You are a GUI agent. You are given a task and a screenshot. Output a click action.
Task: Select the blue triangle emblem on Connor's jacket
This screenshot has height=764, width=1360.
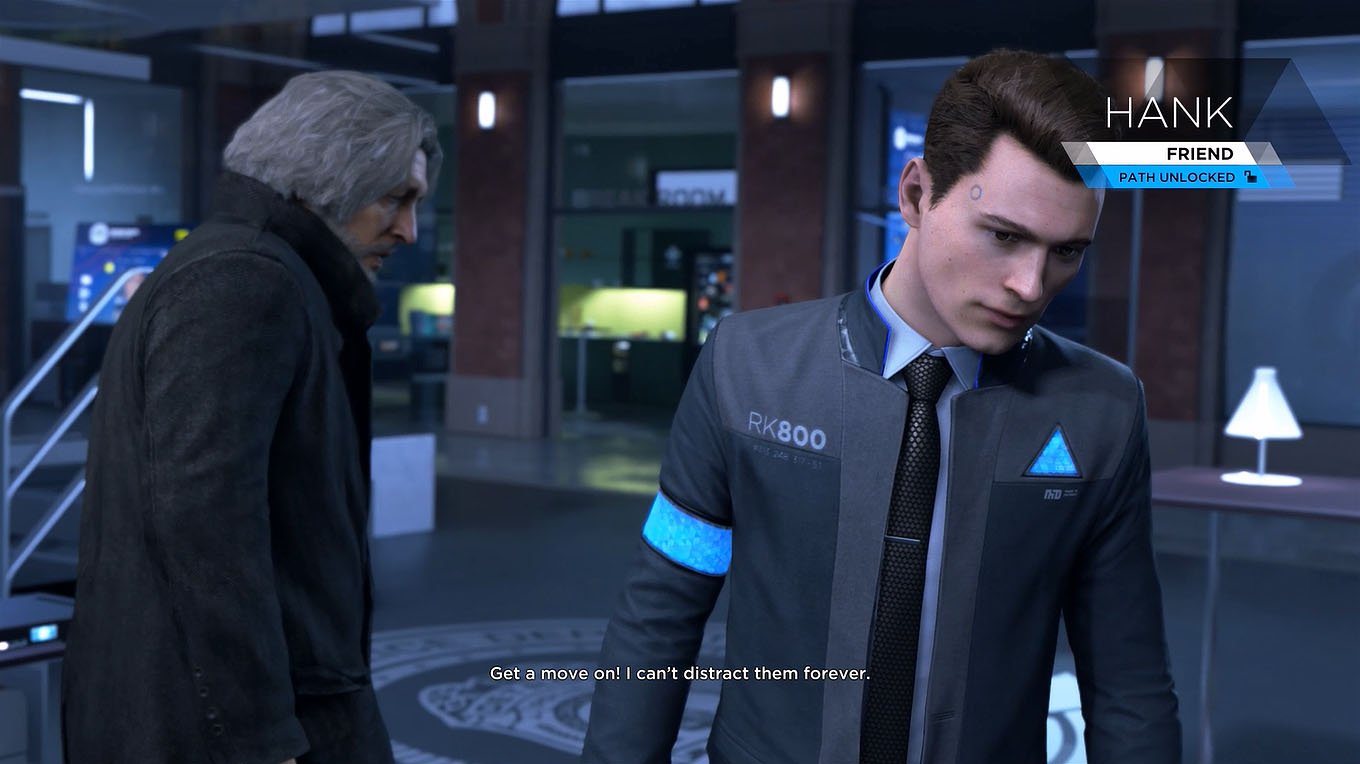point(1053,455)
